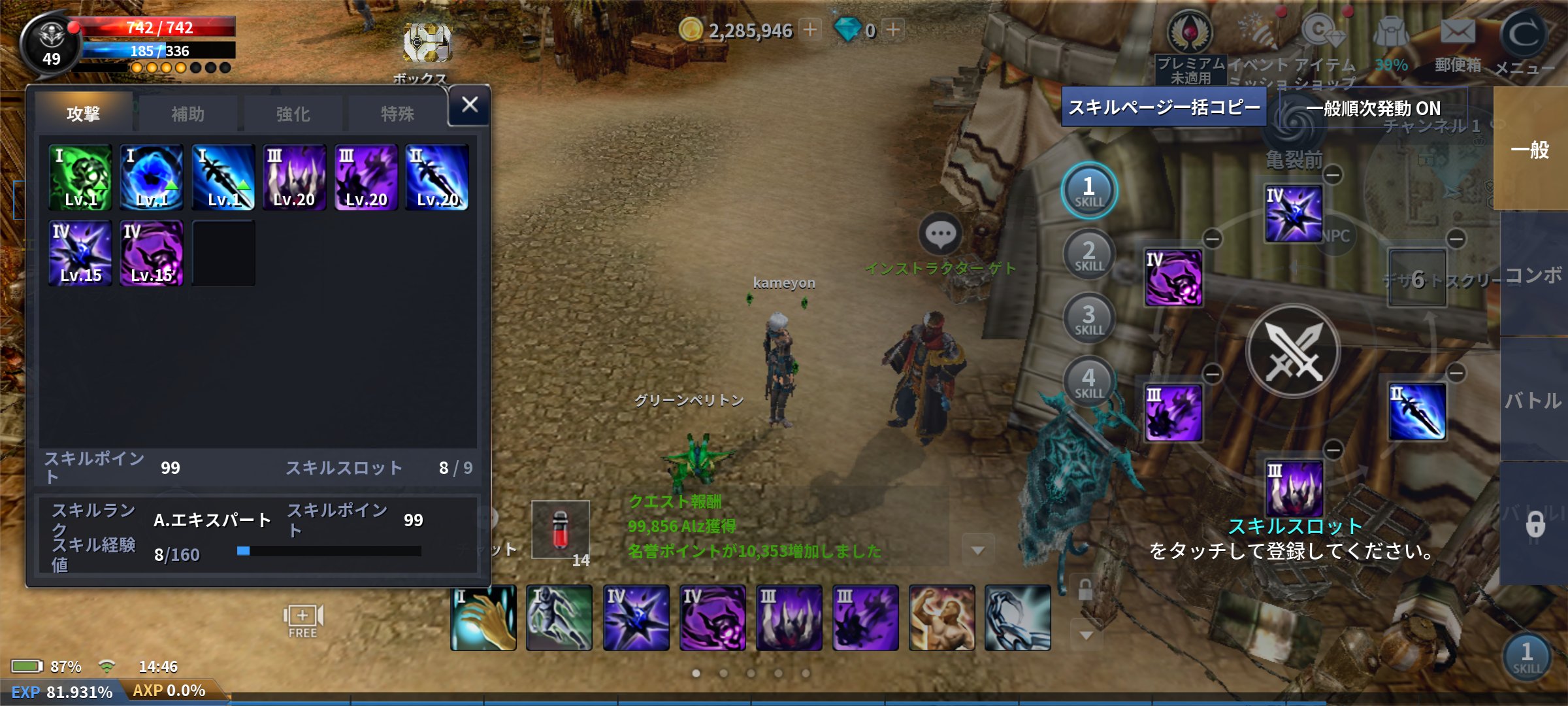Switch to skill page 2
This screenshot has height=706, width=1568.
coord(1088,254)
